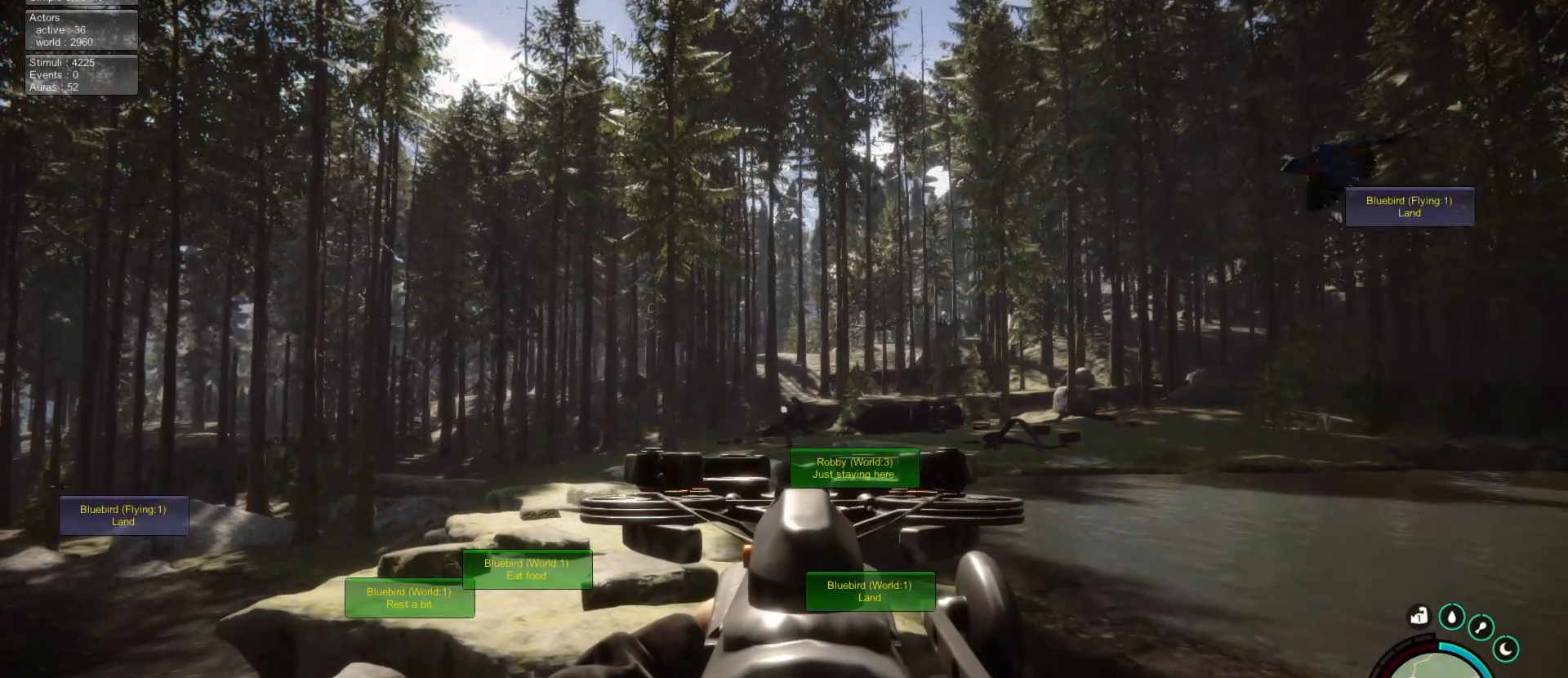Click the hunger drumstick indicator
The image size is (1568, 678).
coord(1481,628)
